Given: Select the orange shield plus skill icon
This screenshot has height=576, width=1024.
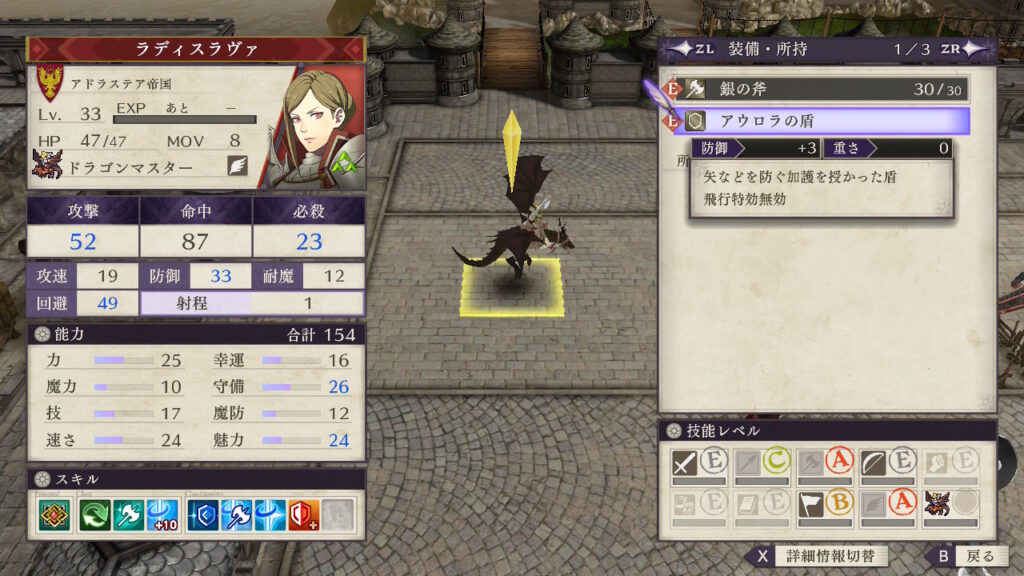Looking at the screenshot, I should point(303,514).
